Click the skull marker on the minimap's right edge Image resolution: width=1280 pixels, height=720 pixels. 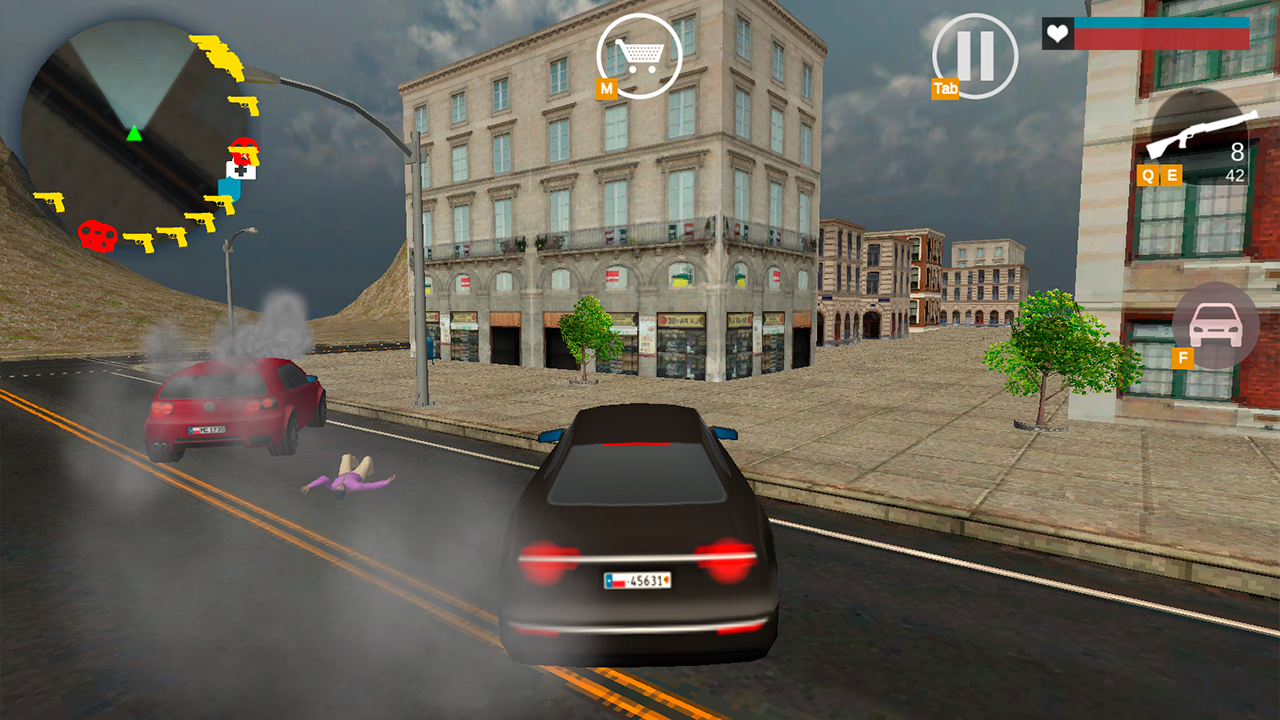245,148
